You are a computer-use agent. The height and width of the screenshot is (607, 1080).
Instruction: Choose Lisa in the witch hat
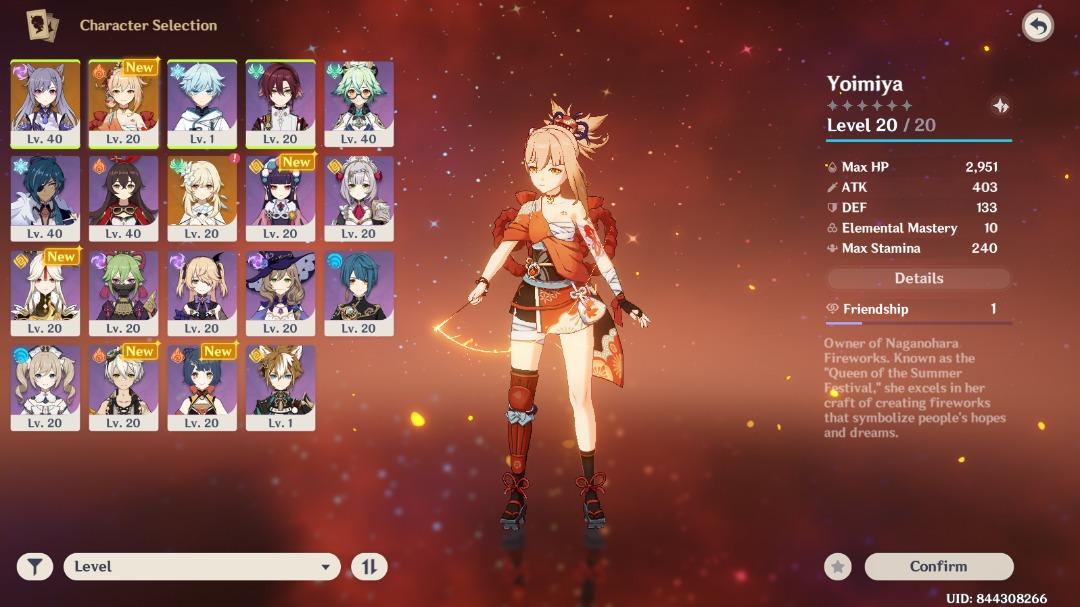tap(280, 292)
